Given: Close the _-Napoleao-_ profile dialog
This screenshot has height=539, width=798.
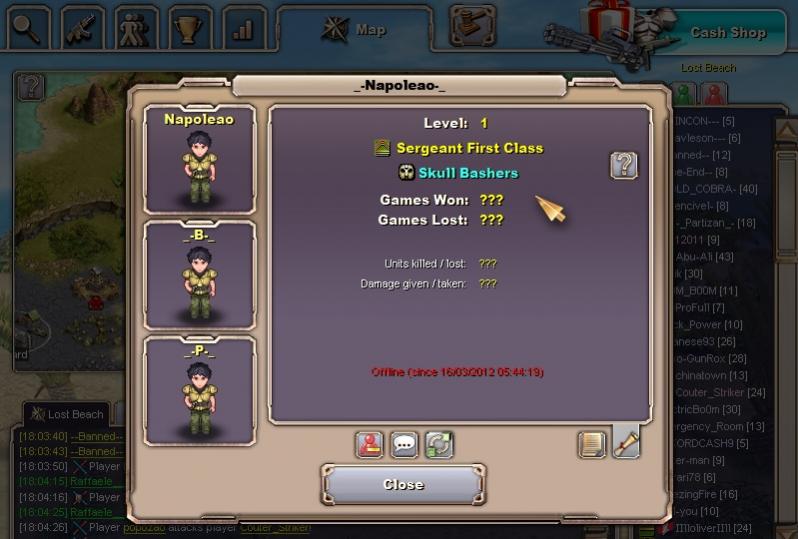Looking at the screenshot, I should click(403, 484).
